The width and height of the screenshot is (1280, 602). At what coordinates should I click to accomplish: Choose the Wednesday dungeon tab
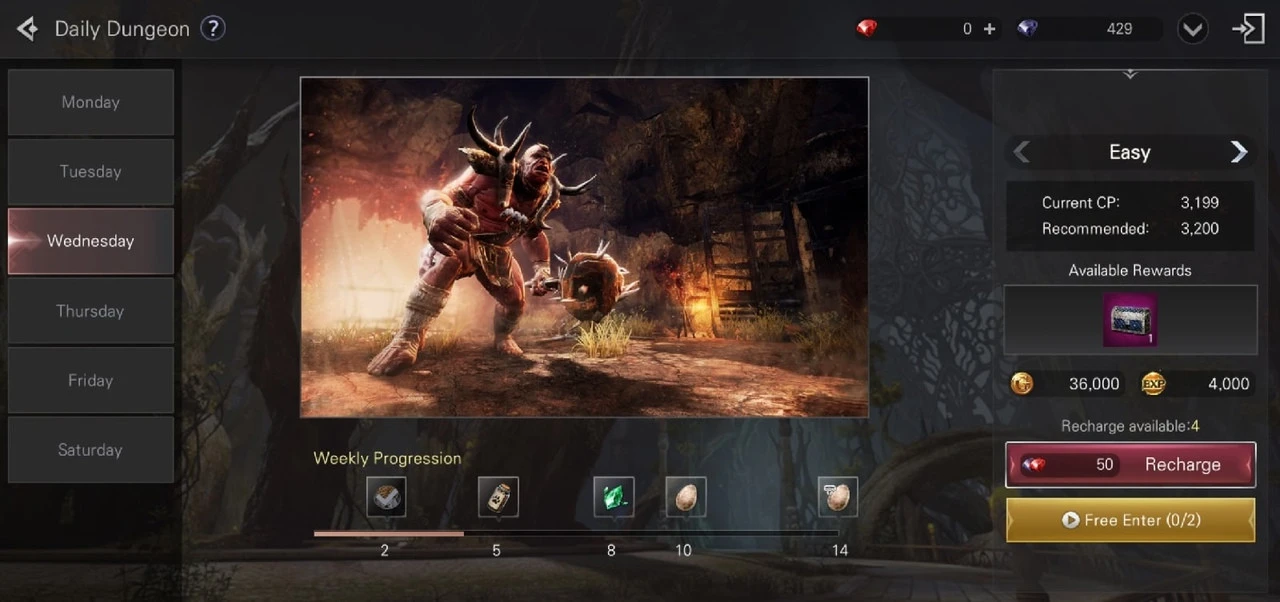(x=90, y=241)
